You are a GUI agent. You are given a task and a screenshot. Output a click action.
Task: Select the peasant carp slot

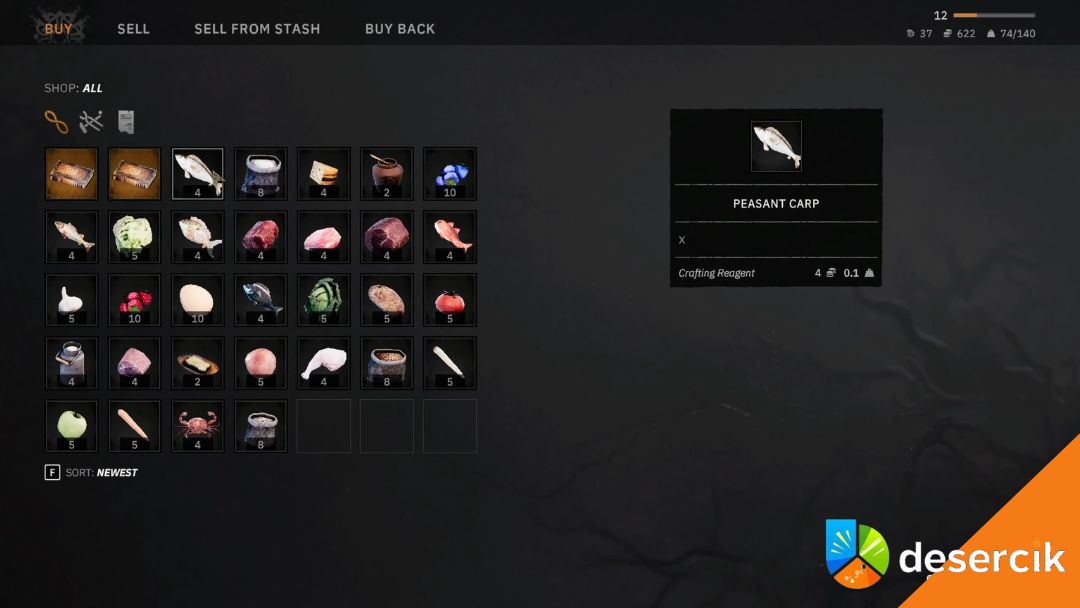(198, 174)
